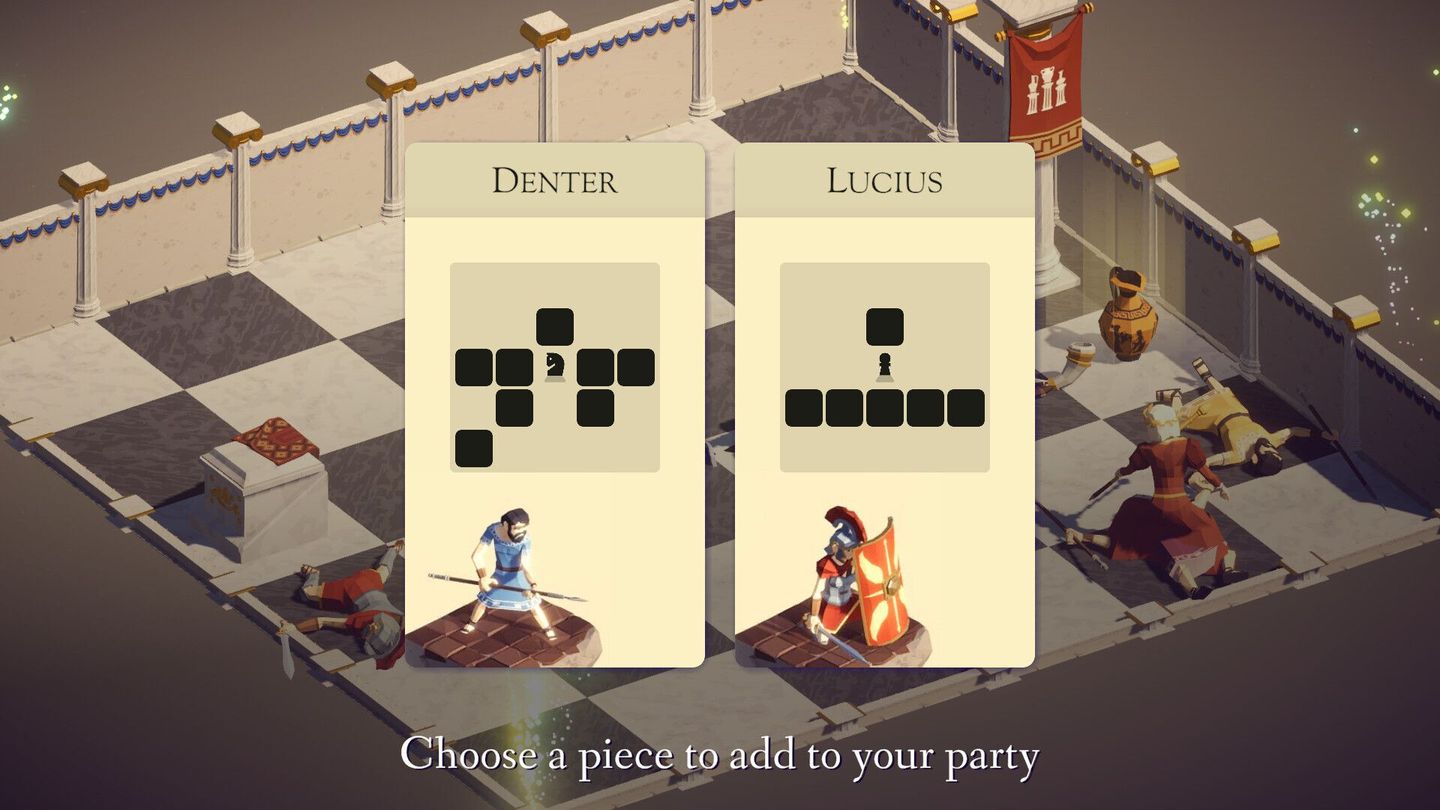
Task: Click the red castle banner on the wall
Action: click(x=1044, y=90)
